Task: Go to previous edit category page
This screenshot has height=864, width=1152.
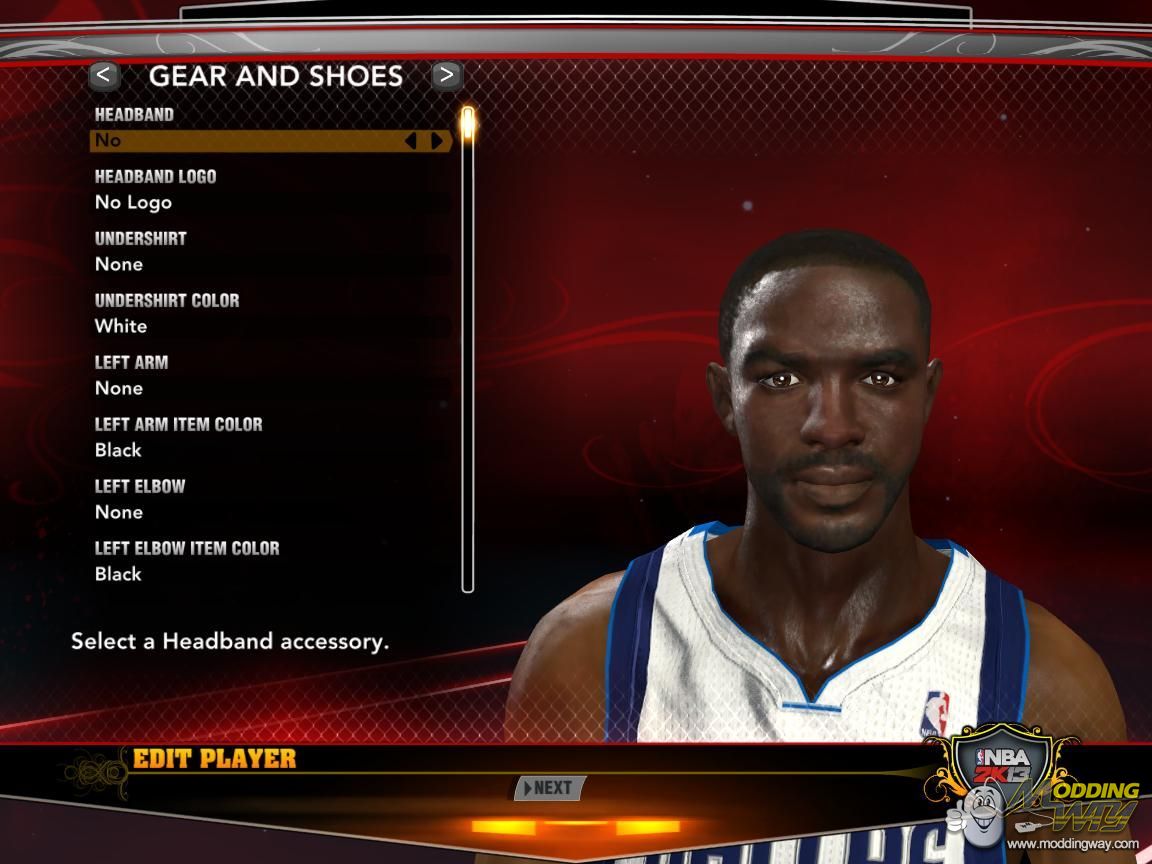Action: pyautogui.click(x=104, y=75)
